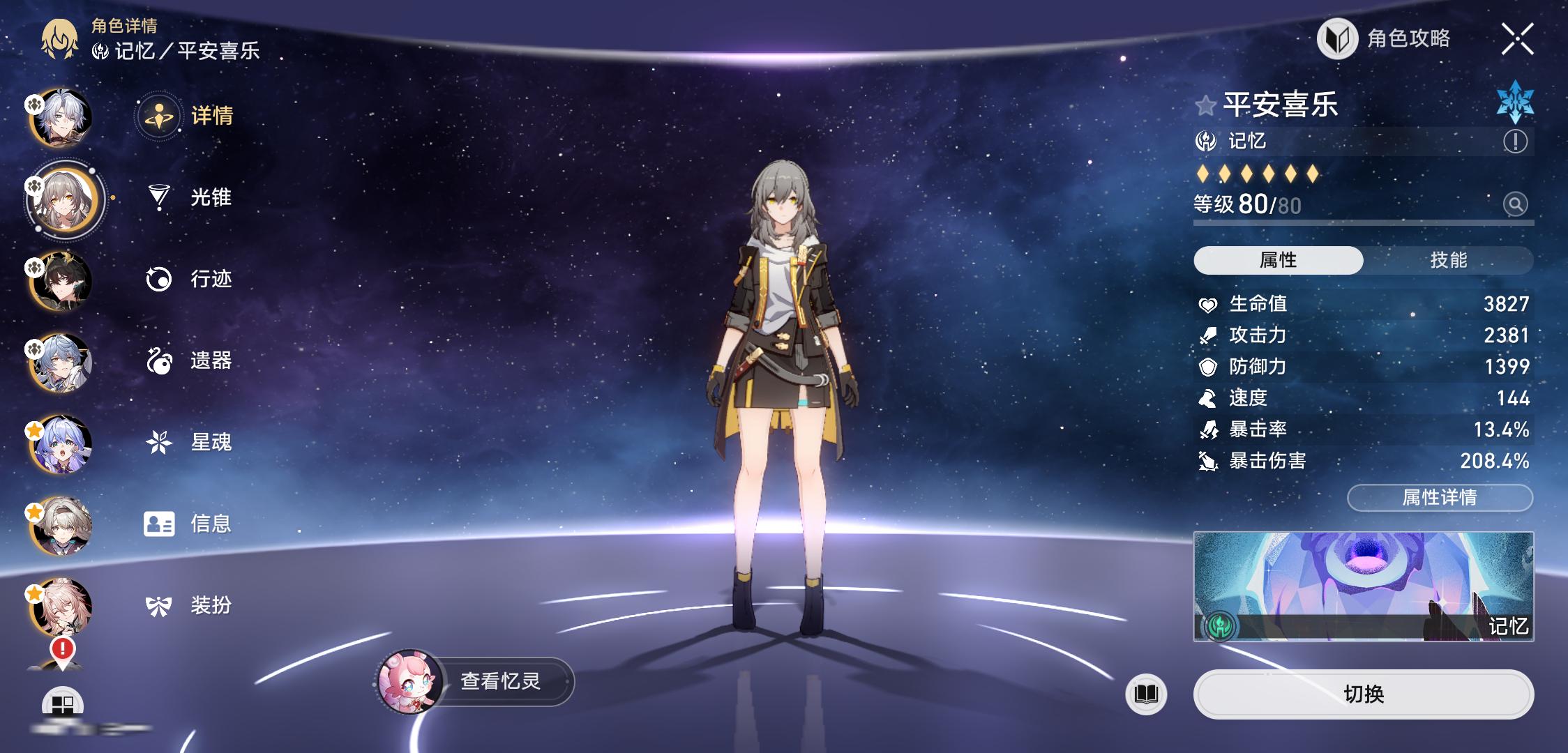Screen dimensions: 1568x753
Task: Open the 角色攻略 character guide
Action: [1385, 38]
